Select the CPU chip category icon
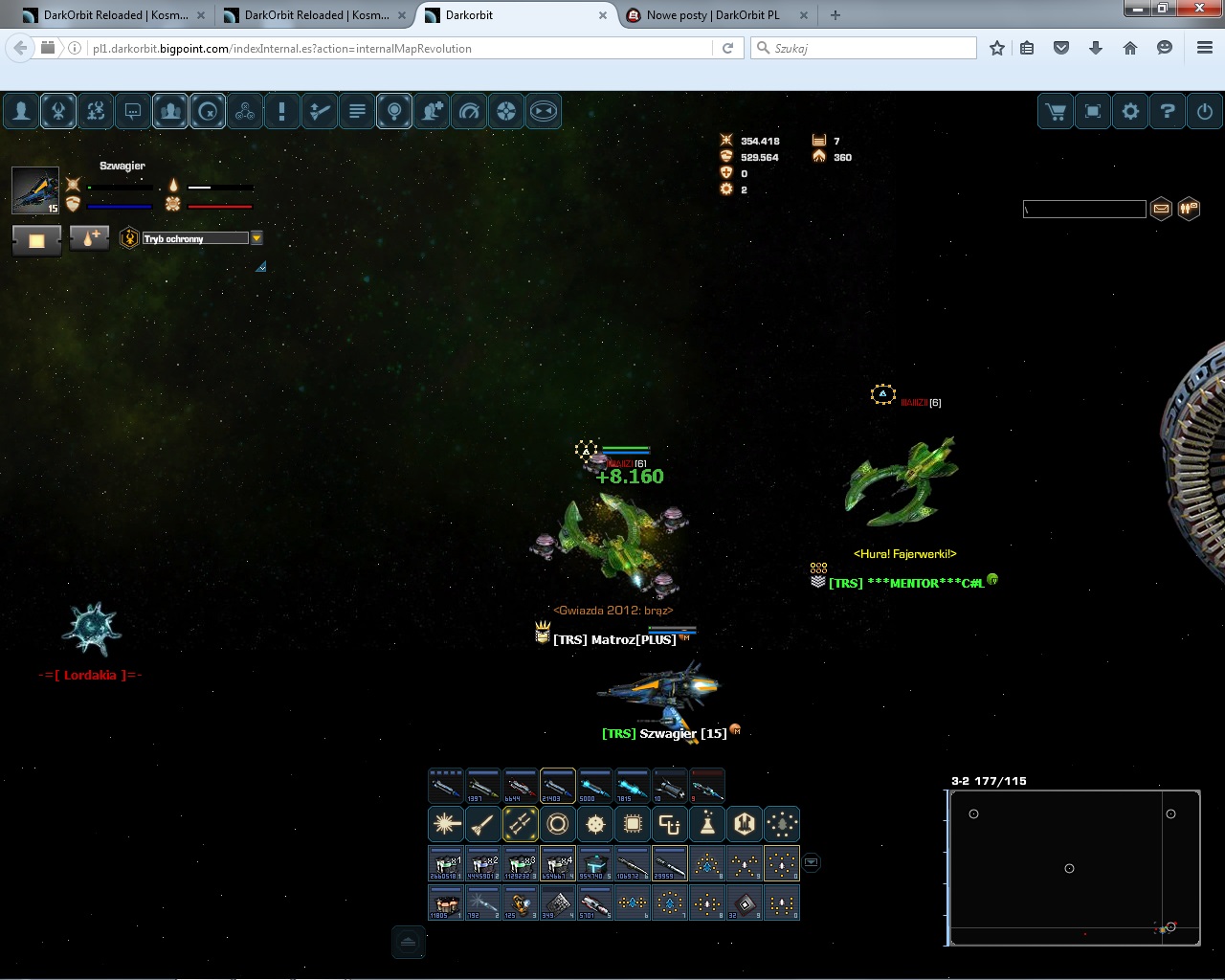This screenshot has height=980, width=1225. pyautogui.click(x=633, y=823)
